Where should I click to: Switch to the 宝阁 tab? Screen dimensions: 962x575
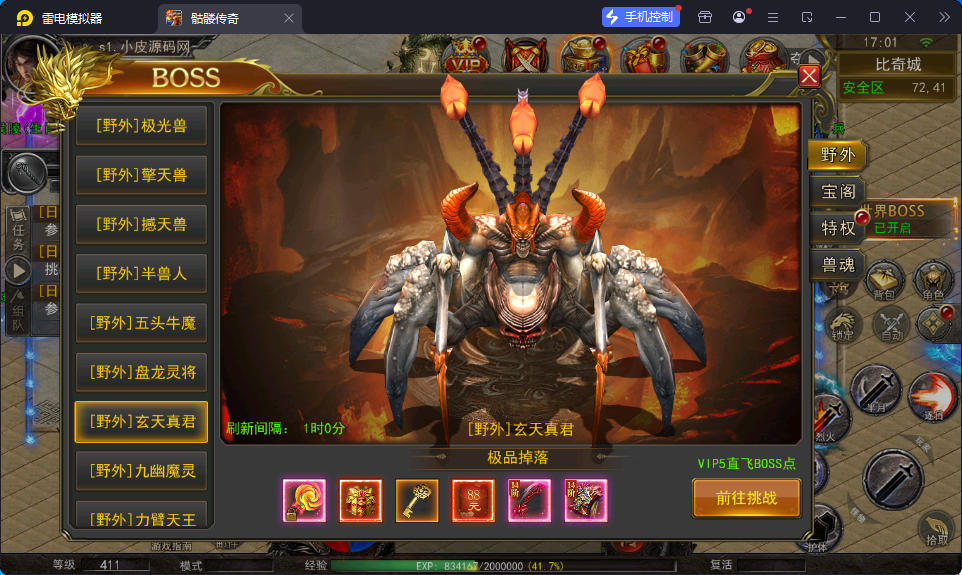coord(837,191)
